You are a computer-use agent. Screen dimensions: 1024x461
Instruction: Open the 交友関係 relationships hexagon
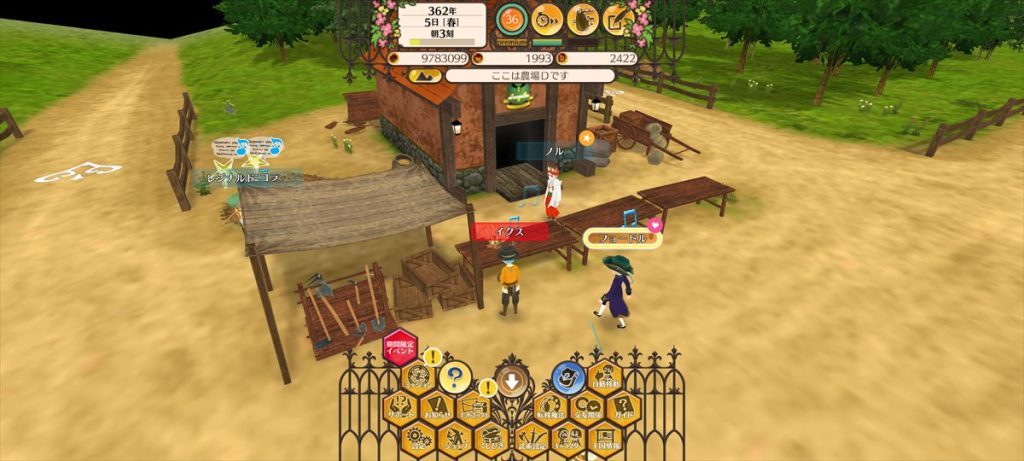click(x=586, y=406)
